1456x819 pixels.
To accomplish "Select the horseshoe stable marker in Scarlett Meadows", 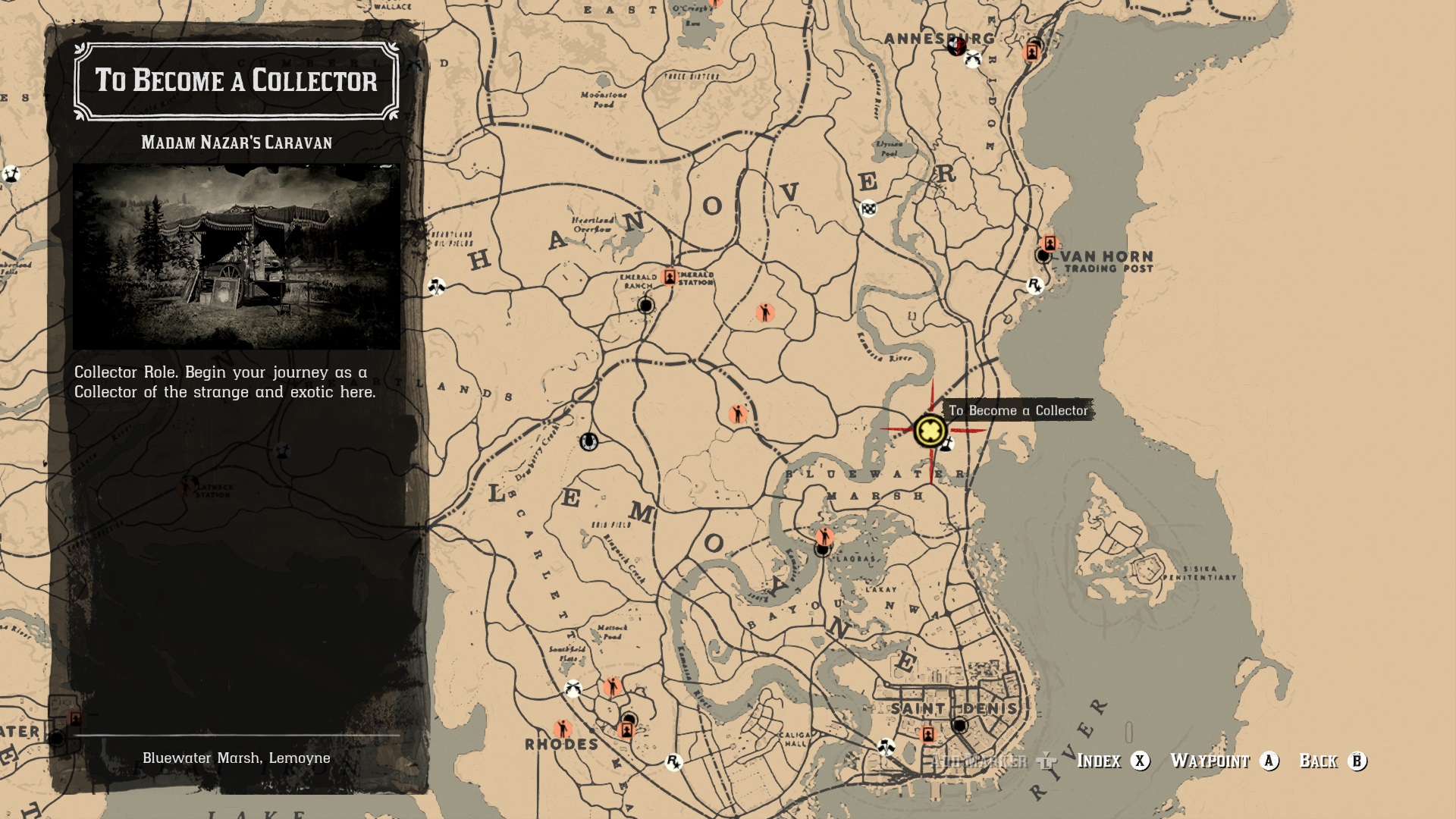I will tap(588, 441).
